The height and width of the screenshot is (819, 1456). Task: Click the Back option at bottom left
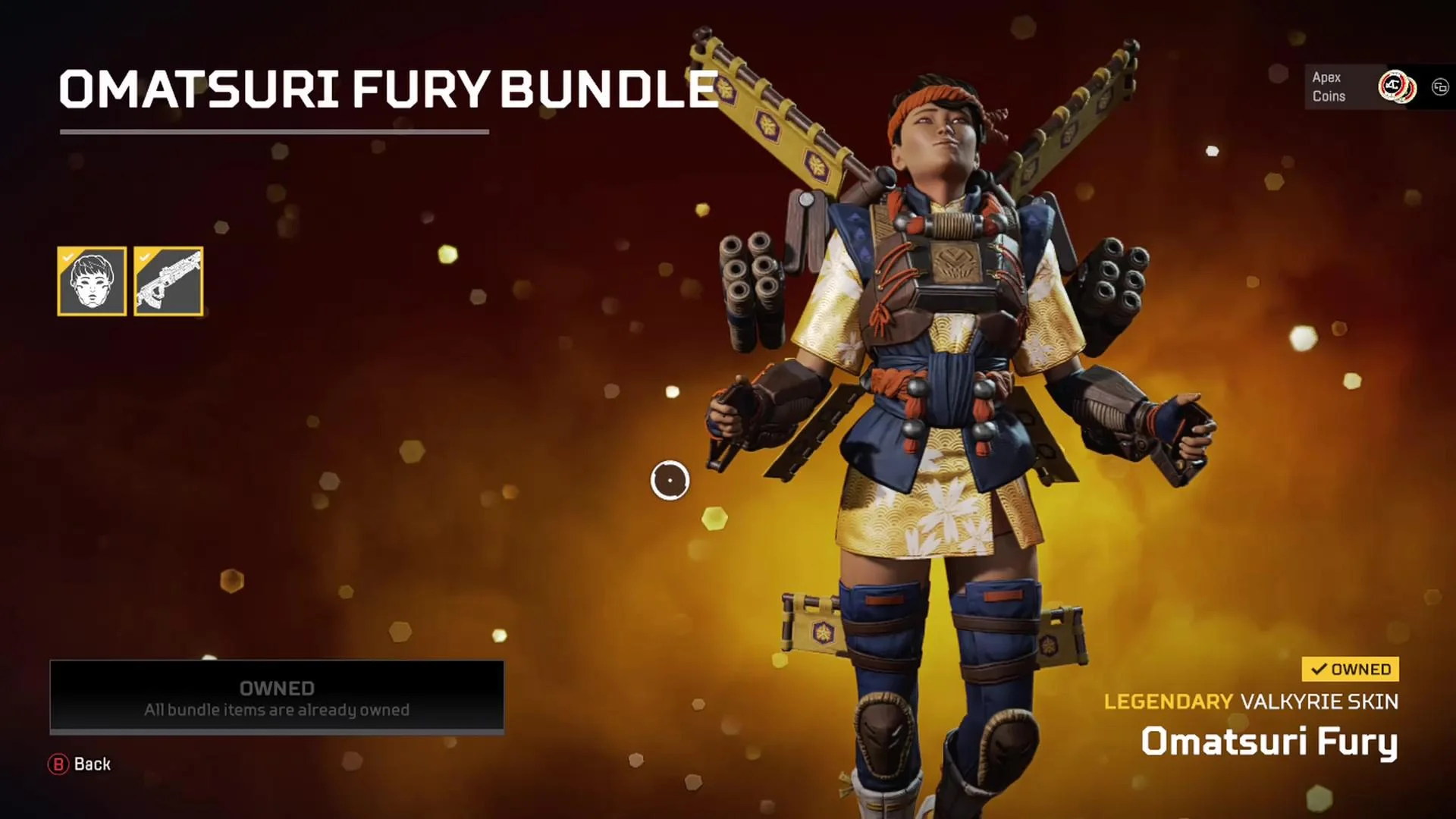point(91,764)
